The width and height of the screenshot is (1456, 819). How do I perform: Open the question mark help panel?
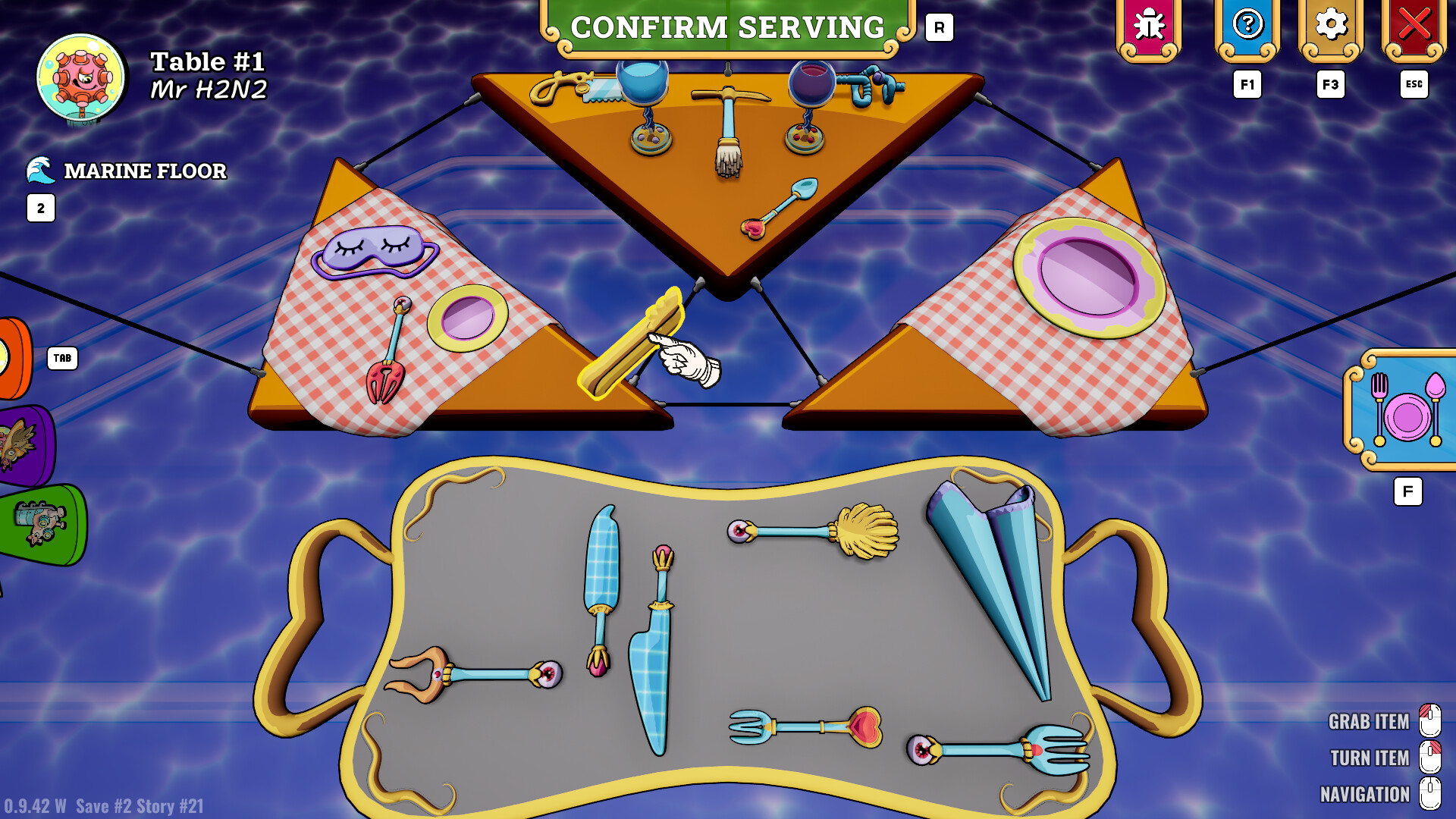point(1247,27)
